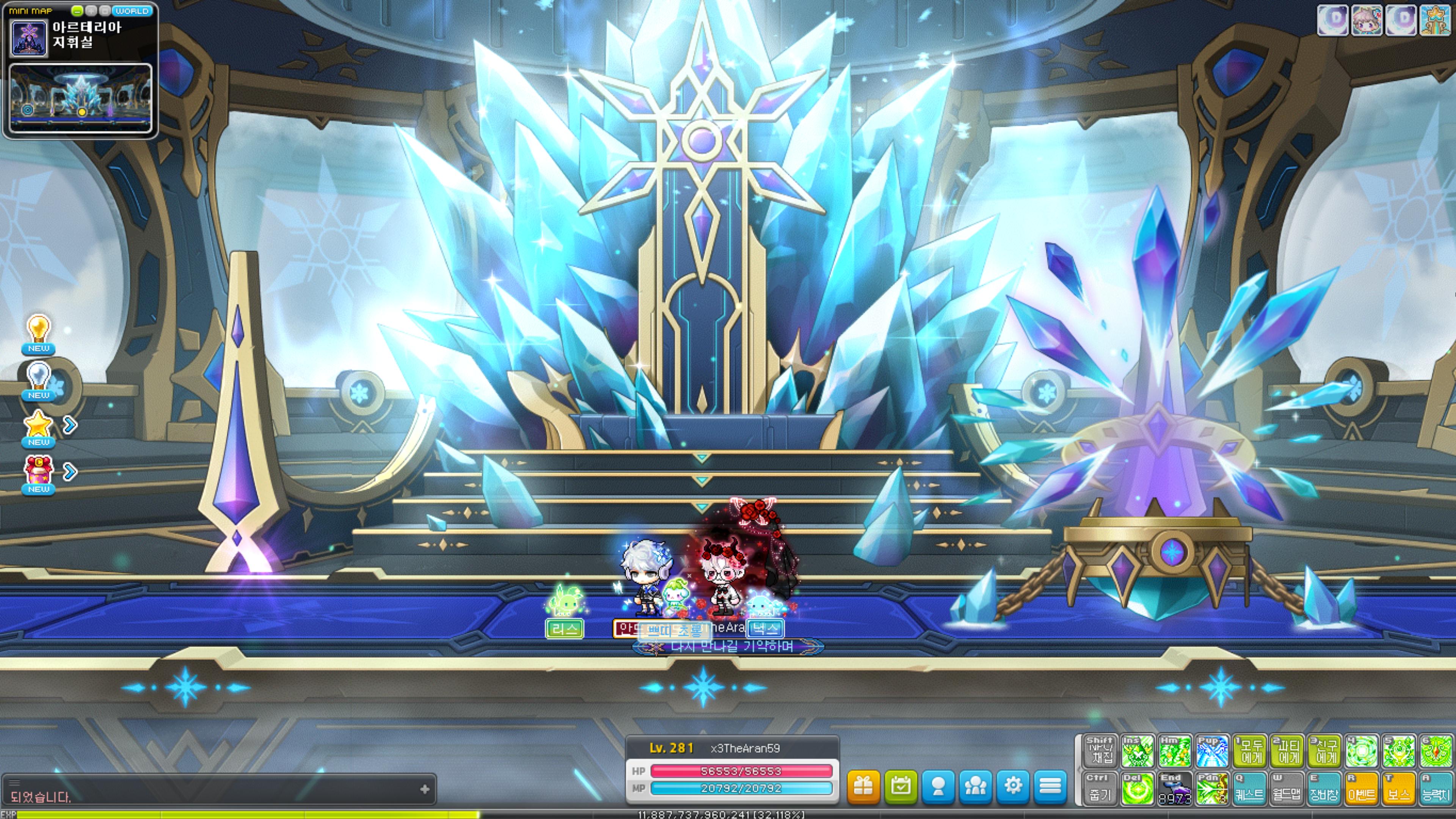
Task: Open the orange 보스 boss shortcut
Action: pos(1398,789)
